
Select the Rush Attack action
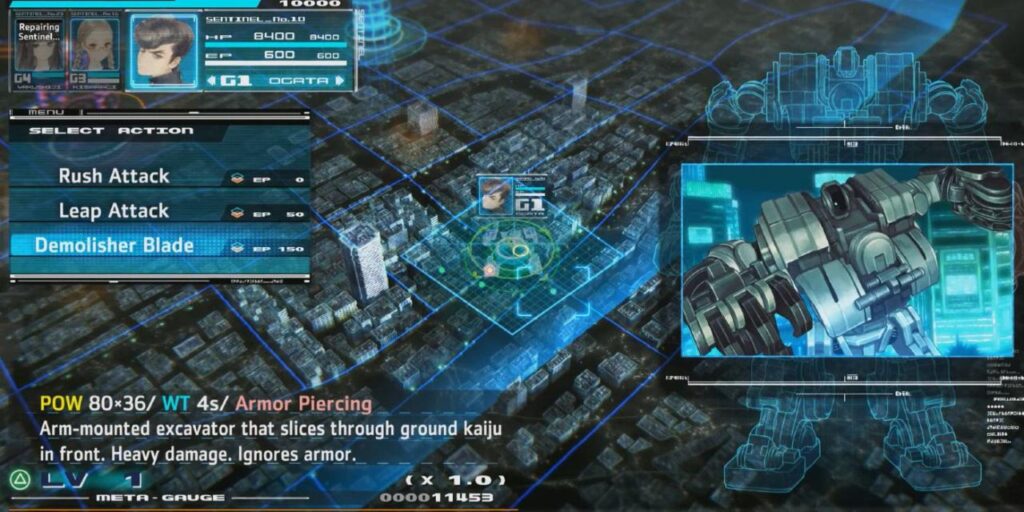point(114,176)
